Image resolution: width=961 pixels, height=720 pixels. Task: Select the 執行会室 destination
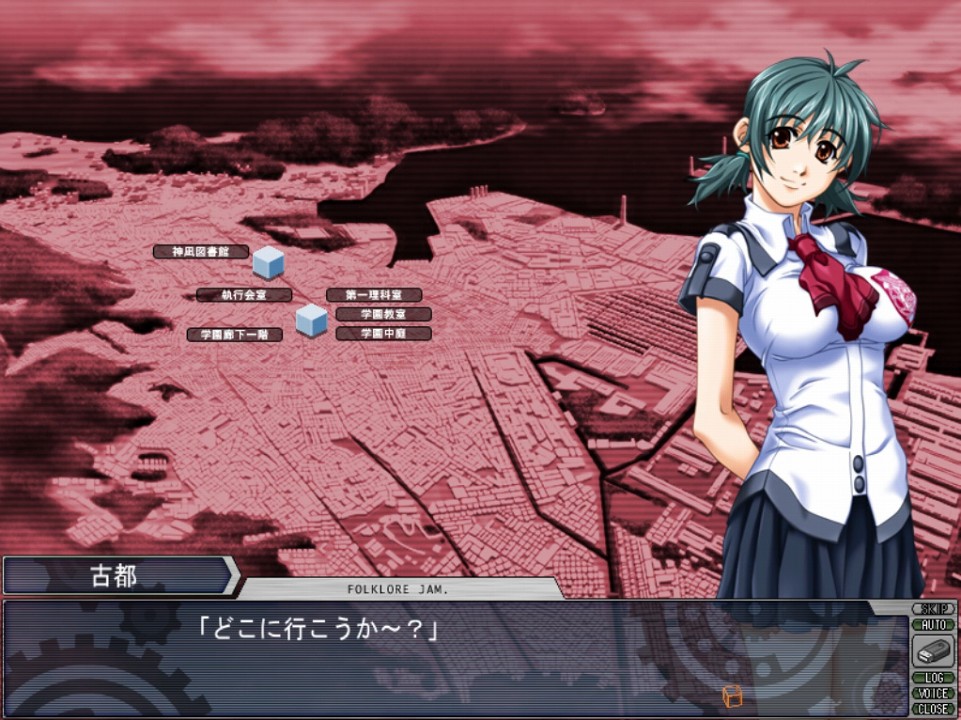tap(243, 295)
